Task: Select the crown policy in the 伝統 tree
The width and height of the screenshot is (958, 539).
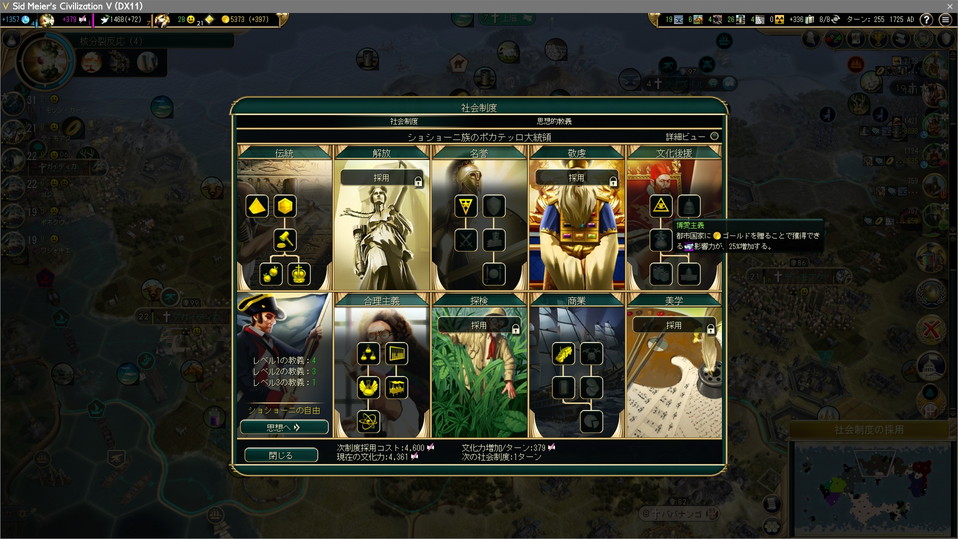Action: click(299, 273)
